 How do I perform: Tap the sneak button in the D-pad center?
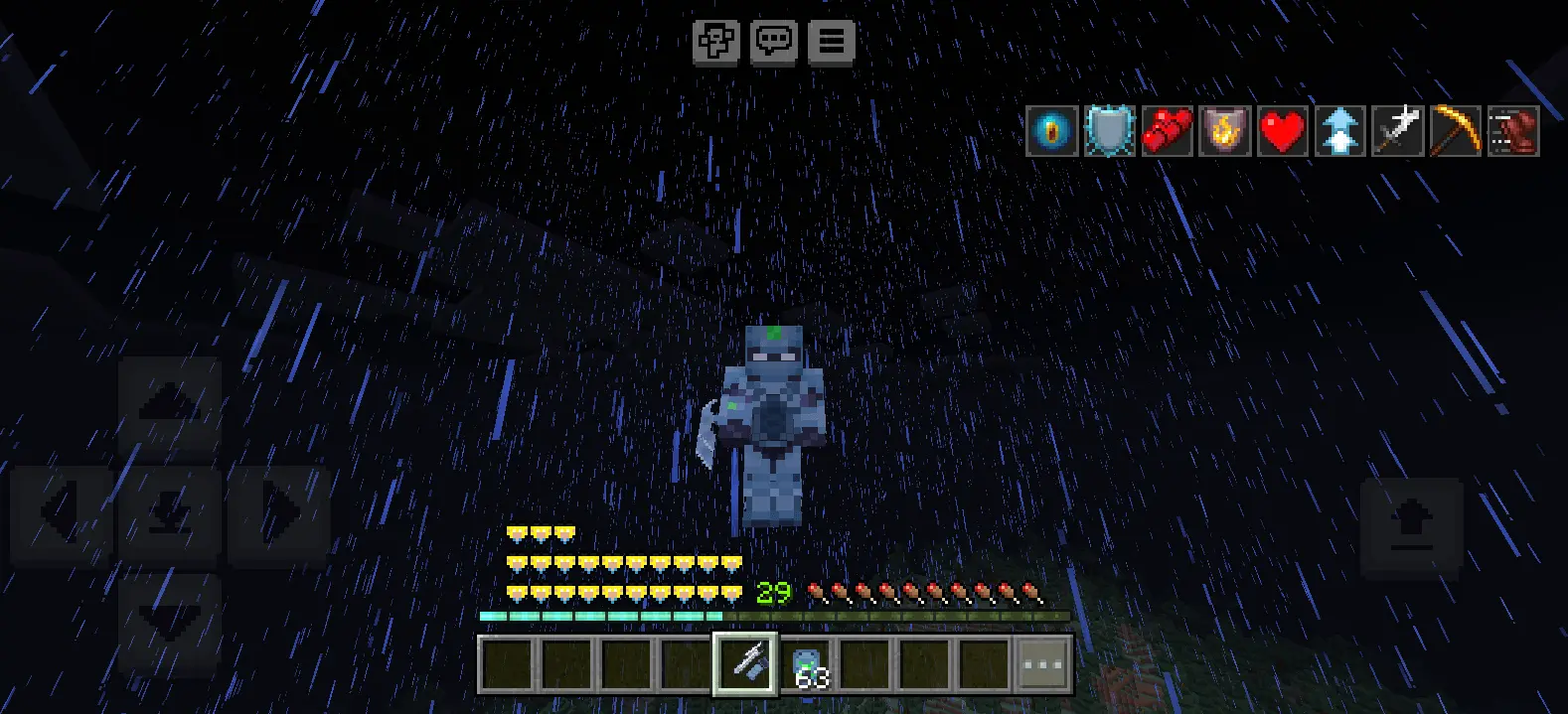click(169, 513)
